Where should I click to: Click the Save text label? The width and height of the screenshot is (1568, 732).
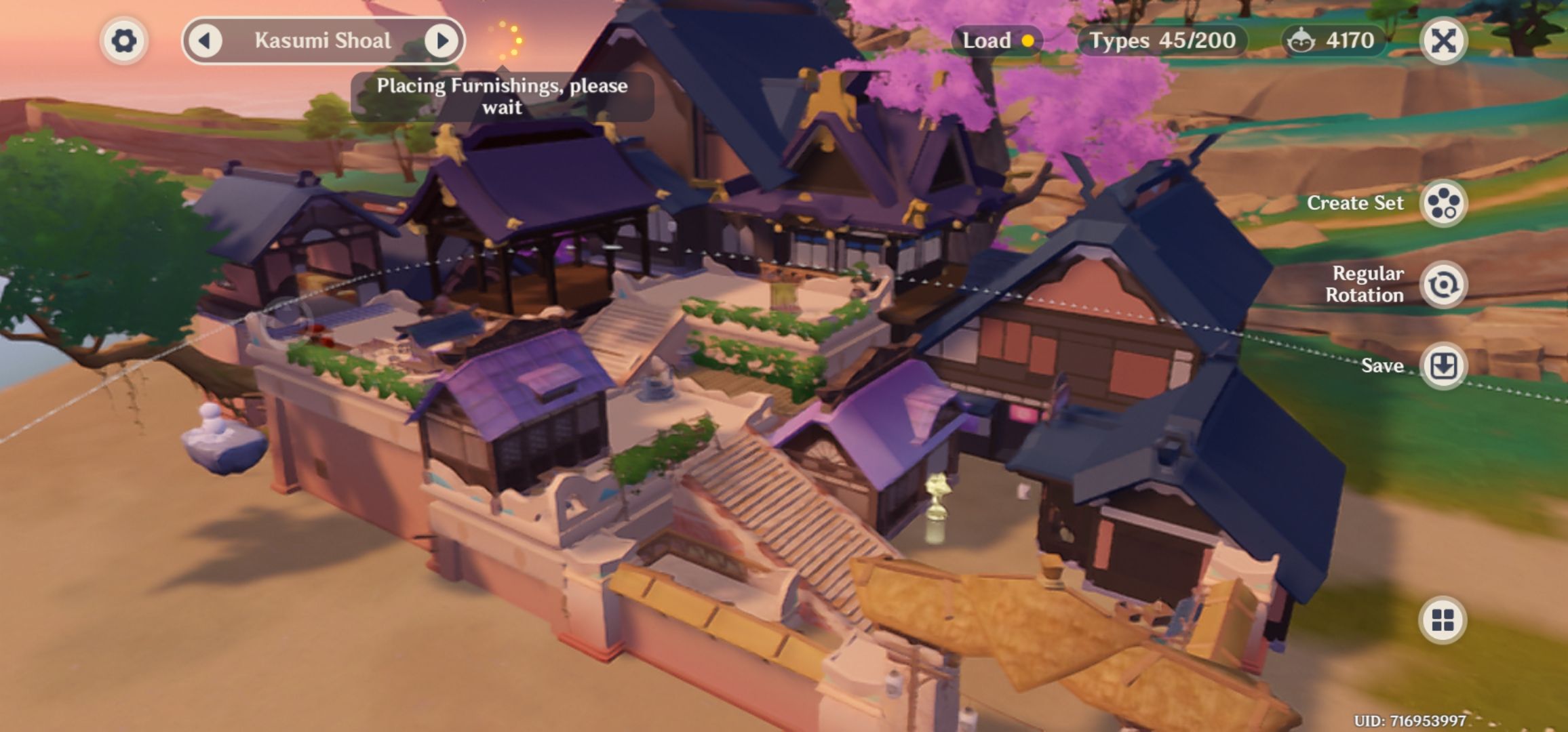[x=1384, y=366]
